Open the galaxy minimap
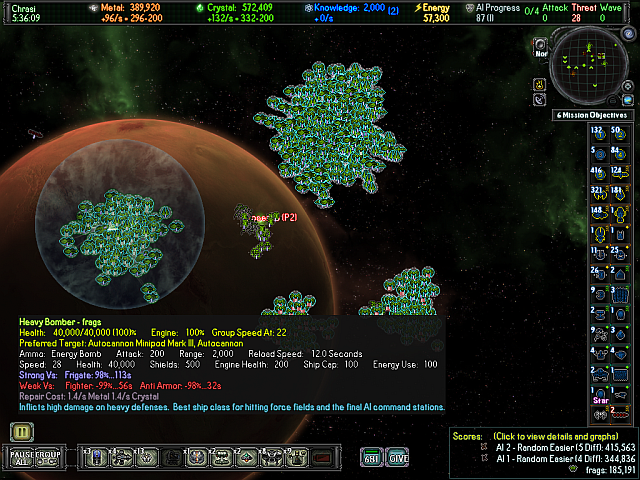The image size is (640, 480). tap(591, 67)
